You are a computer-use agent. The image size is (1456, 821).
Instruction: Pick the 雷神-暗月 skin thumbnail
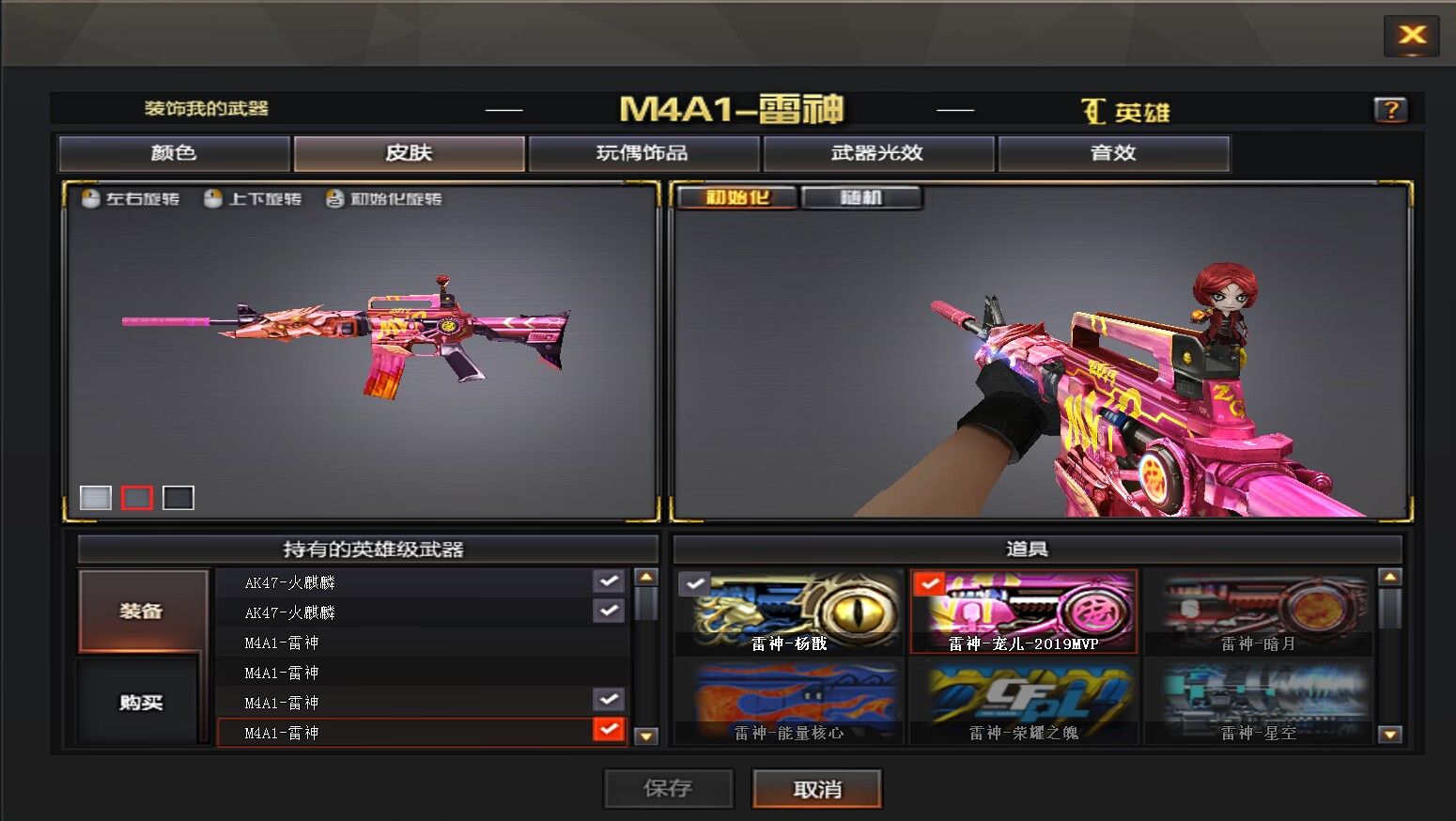click(1258, 612)
